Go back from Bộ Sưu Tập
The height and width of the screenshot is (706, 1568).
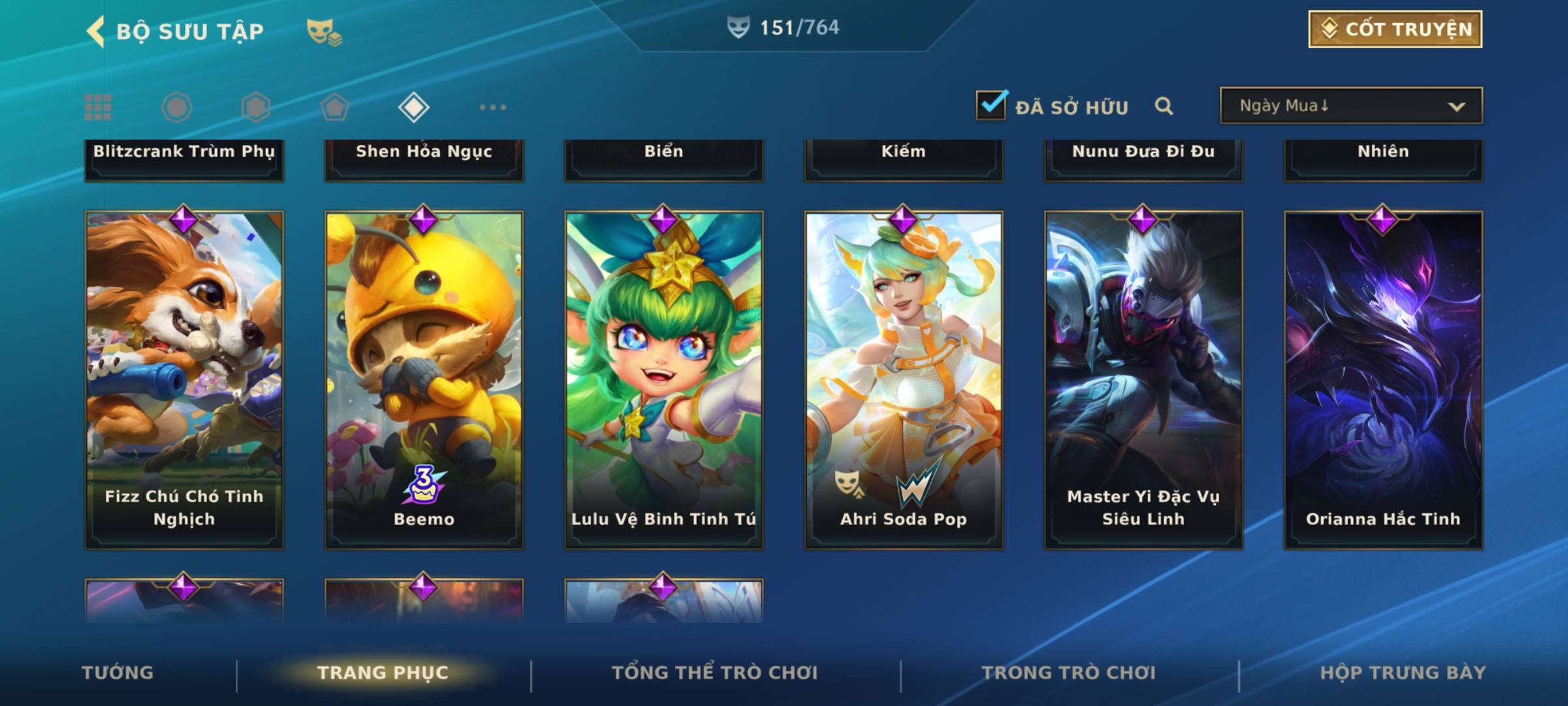coord(96,31)
